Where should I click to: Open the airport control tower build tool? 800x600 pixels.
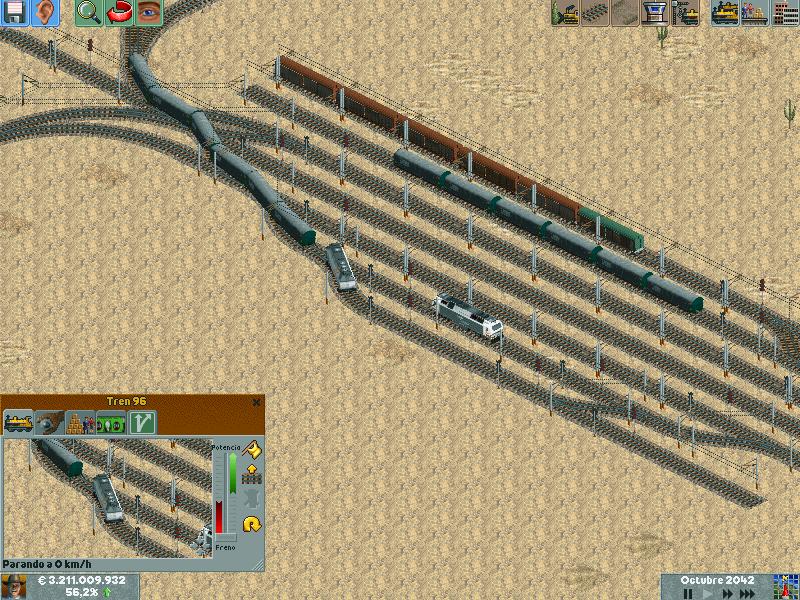tap(656, 13)
